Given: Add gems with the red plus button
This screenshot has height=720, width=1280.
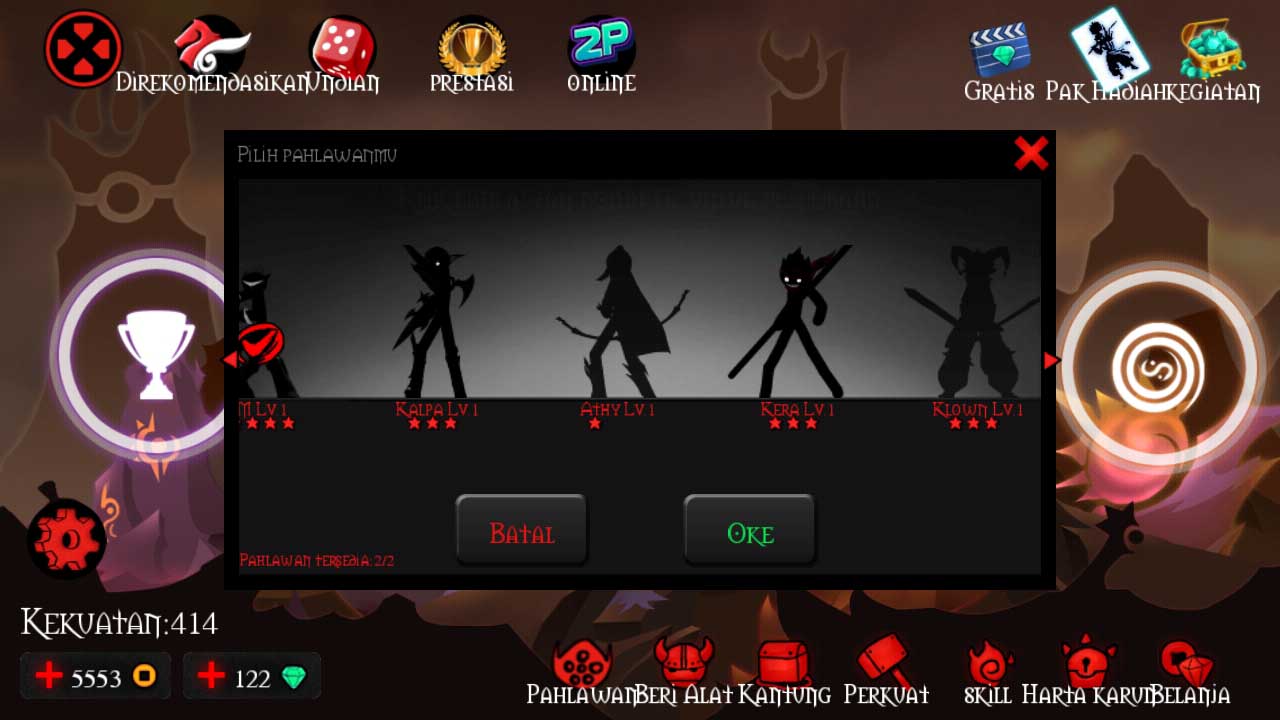Looking at the screenshot, I should coord(210,676).
